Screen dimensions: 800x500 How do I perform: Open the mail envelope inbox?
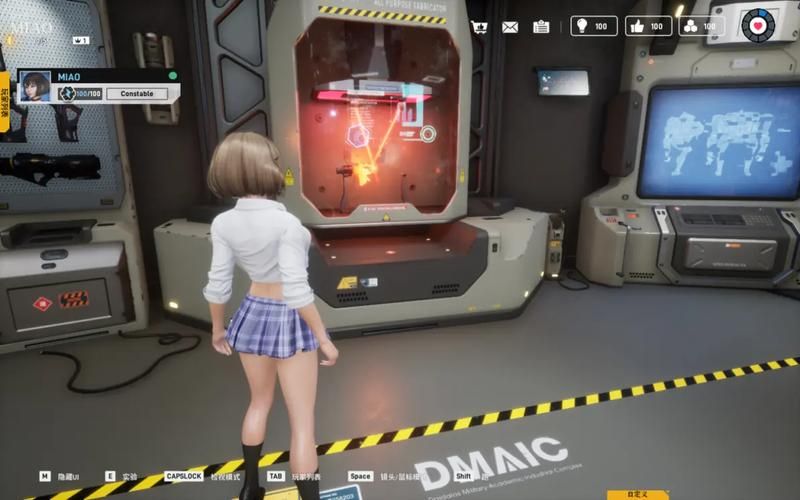[510, 27]
